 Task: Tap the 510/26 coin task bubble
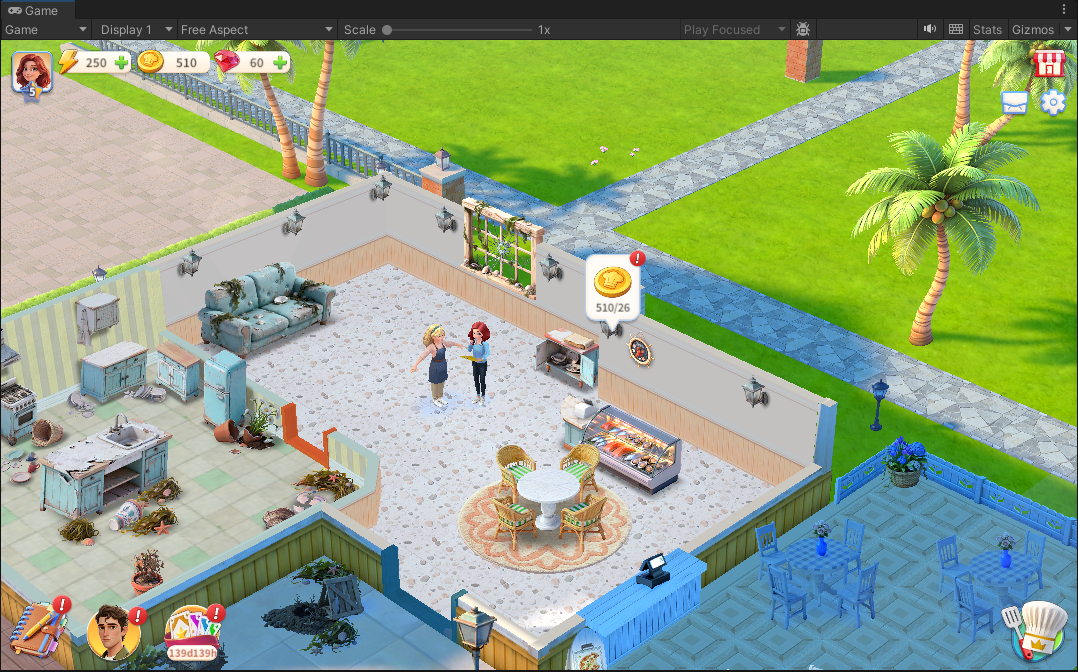pyautogui.click(x=612, y=289)
